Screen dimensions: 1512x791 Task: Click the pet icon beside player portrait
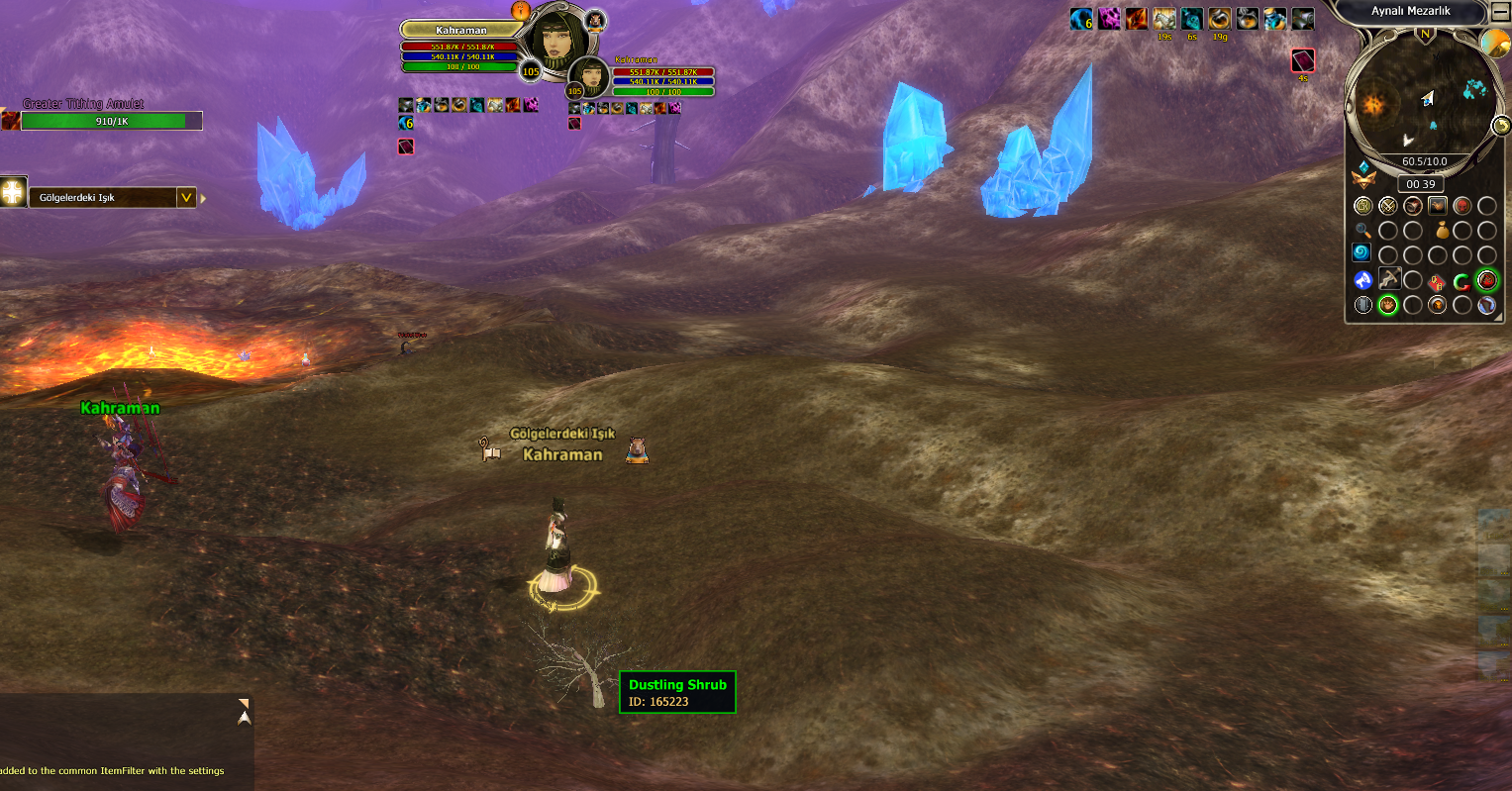pyautogui.click(x=594, y=19)
